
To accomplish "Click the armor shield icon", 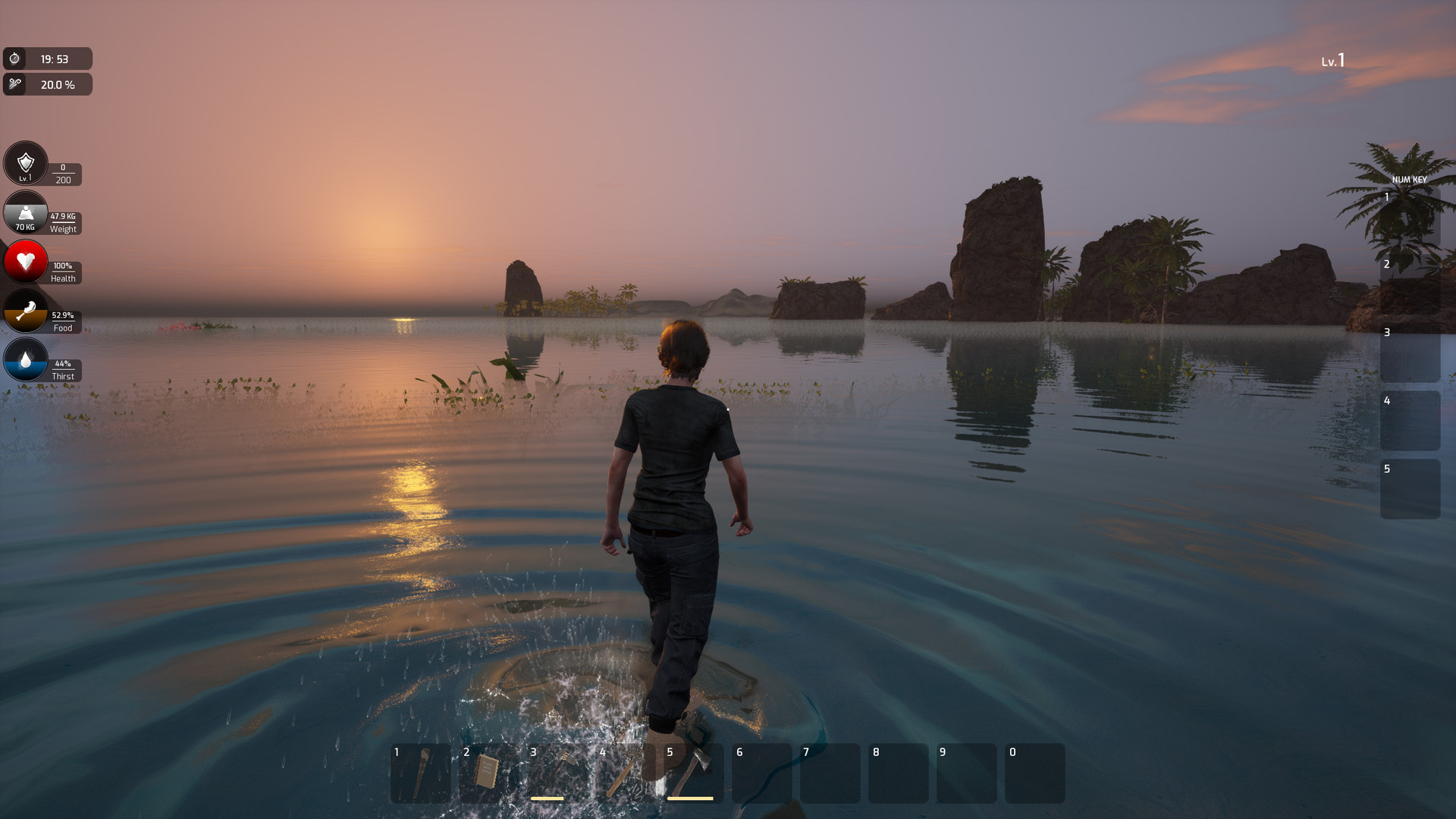I will tap(25, 163).
